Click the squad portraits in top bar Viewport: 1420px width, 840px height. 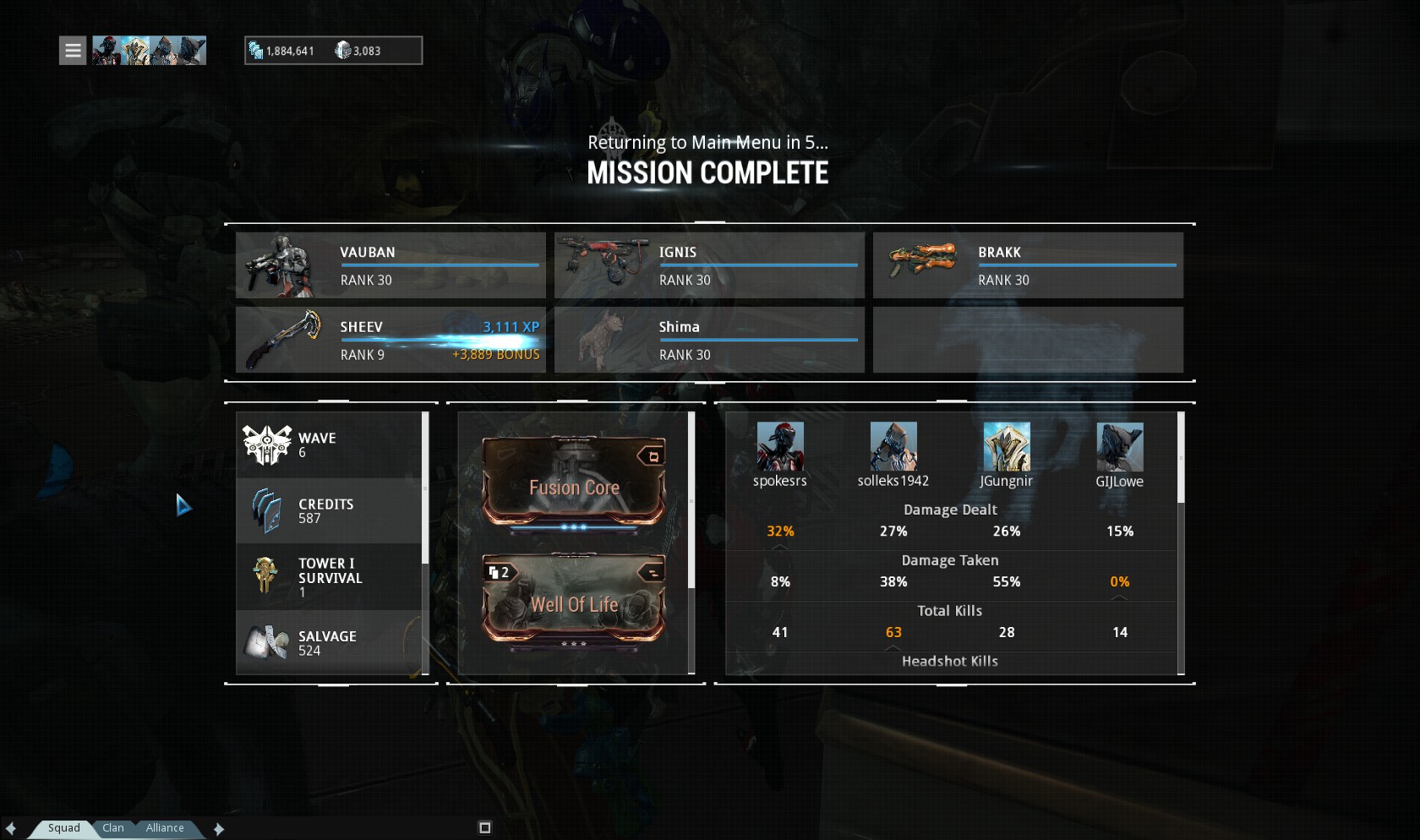coord(149,51)
